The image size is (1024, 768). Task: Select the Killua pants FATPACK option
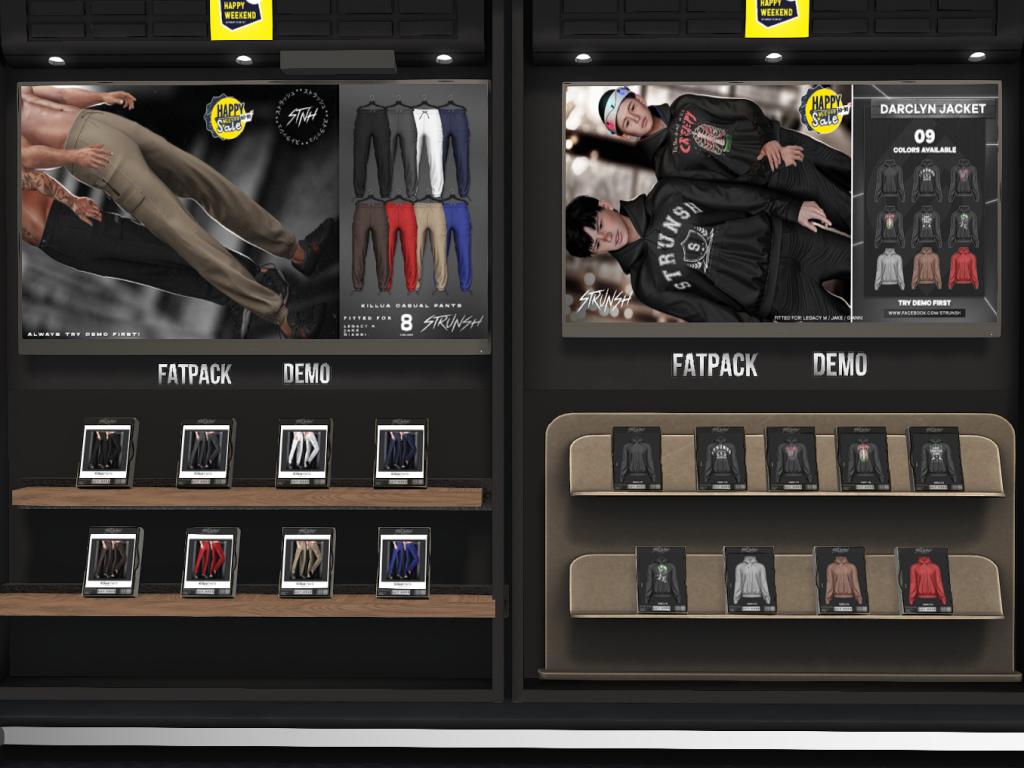click(x=194, y=374)
